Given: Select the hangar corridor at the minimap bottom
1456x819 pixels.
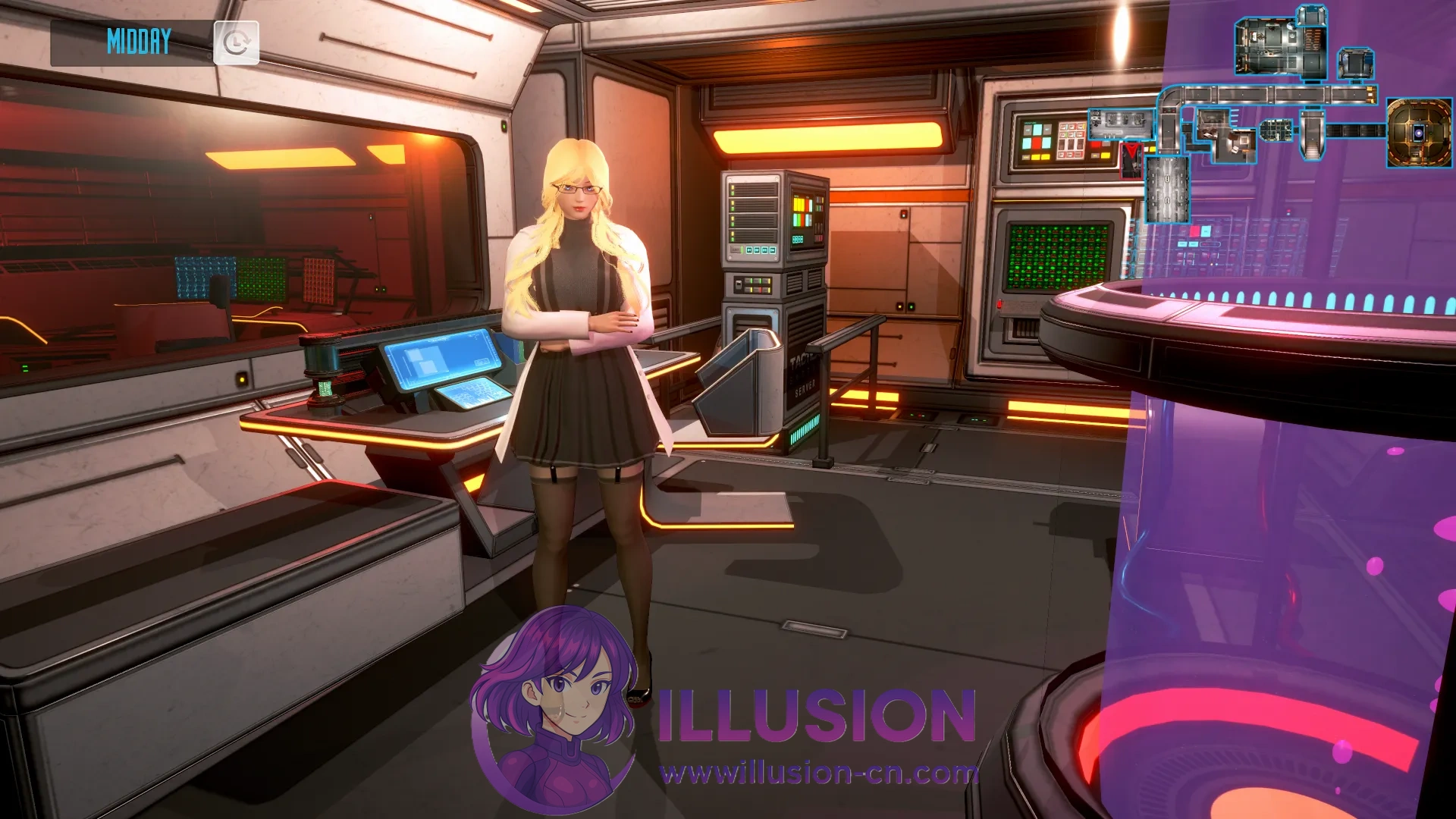Looking at the screenshot, I should 1168,189.
